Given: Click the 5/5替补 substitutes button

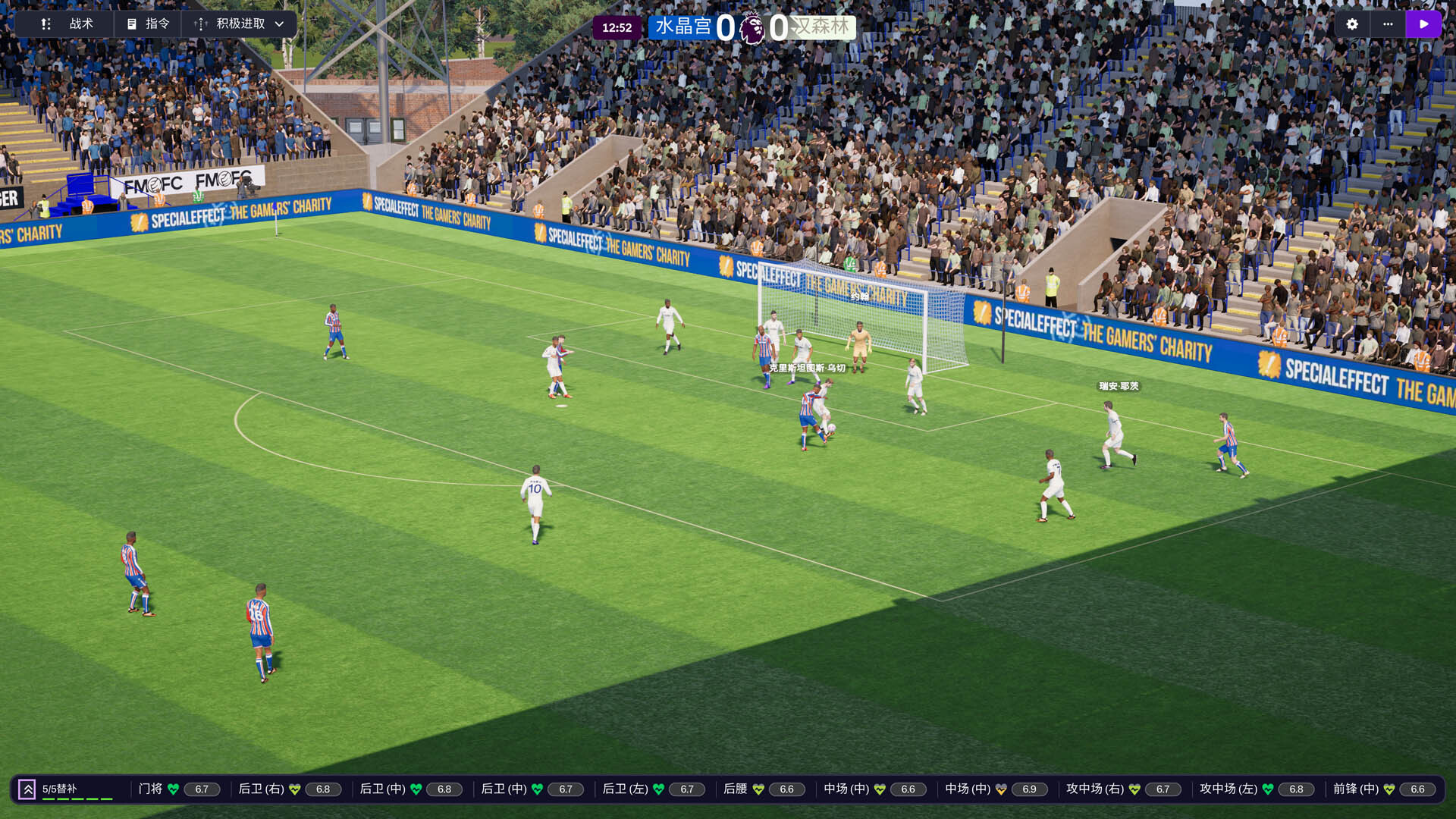Looking at the screenshot, I should [x=59, y=787].
